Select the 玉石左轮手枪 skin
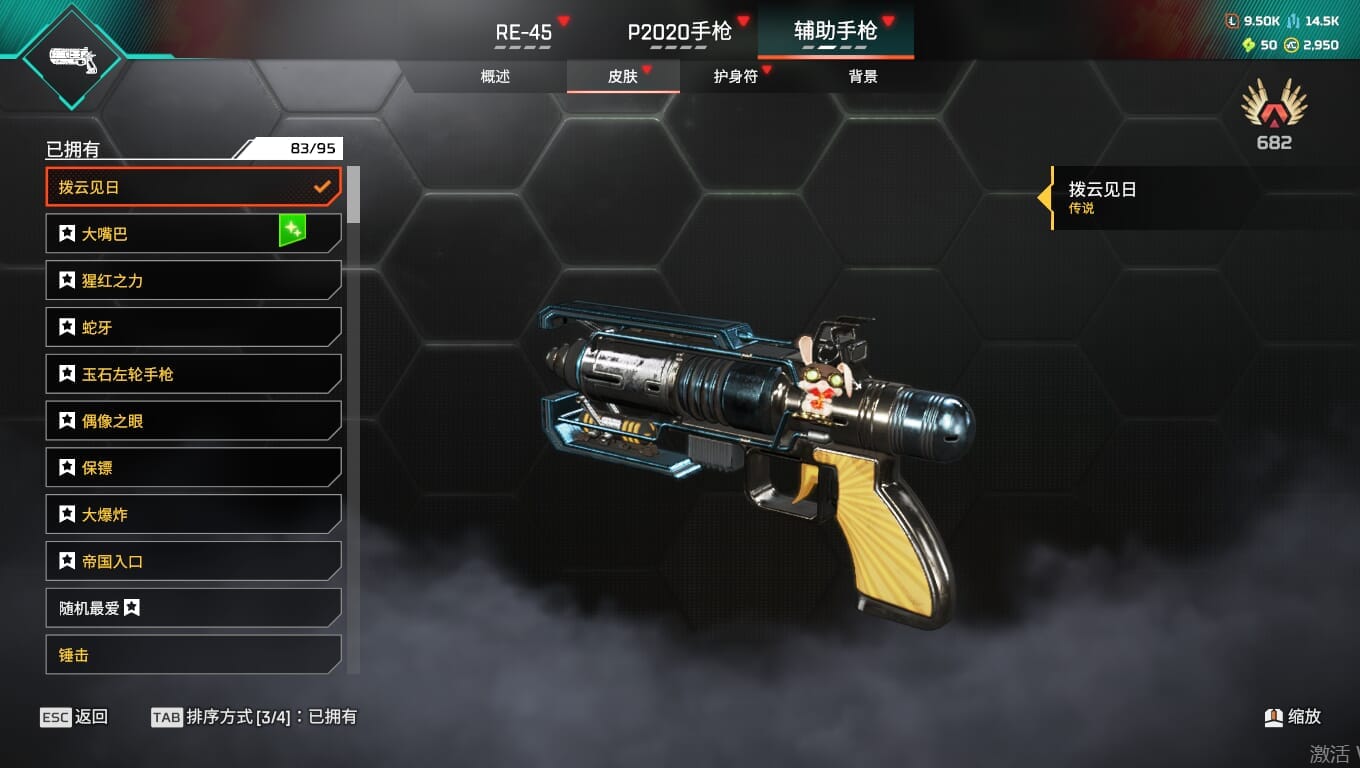Screen dimensions: 1360x768 (x=193, y=374)
